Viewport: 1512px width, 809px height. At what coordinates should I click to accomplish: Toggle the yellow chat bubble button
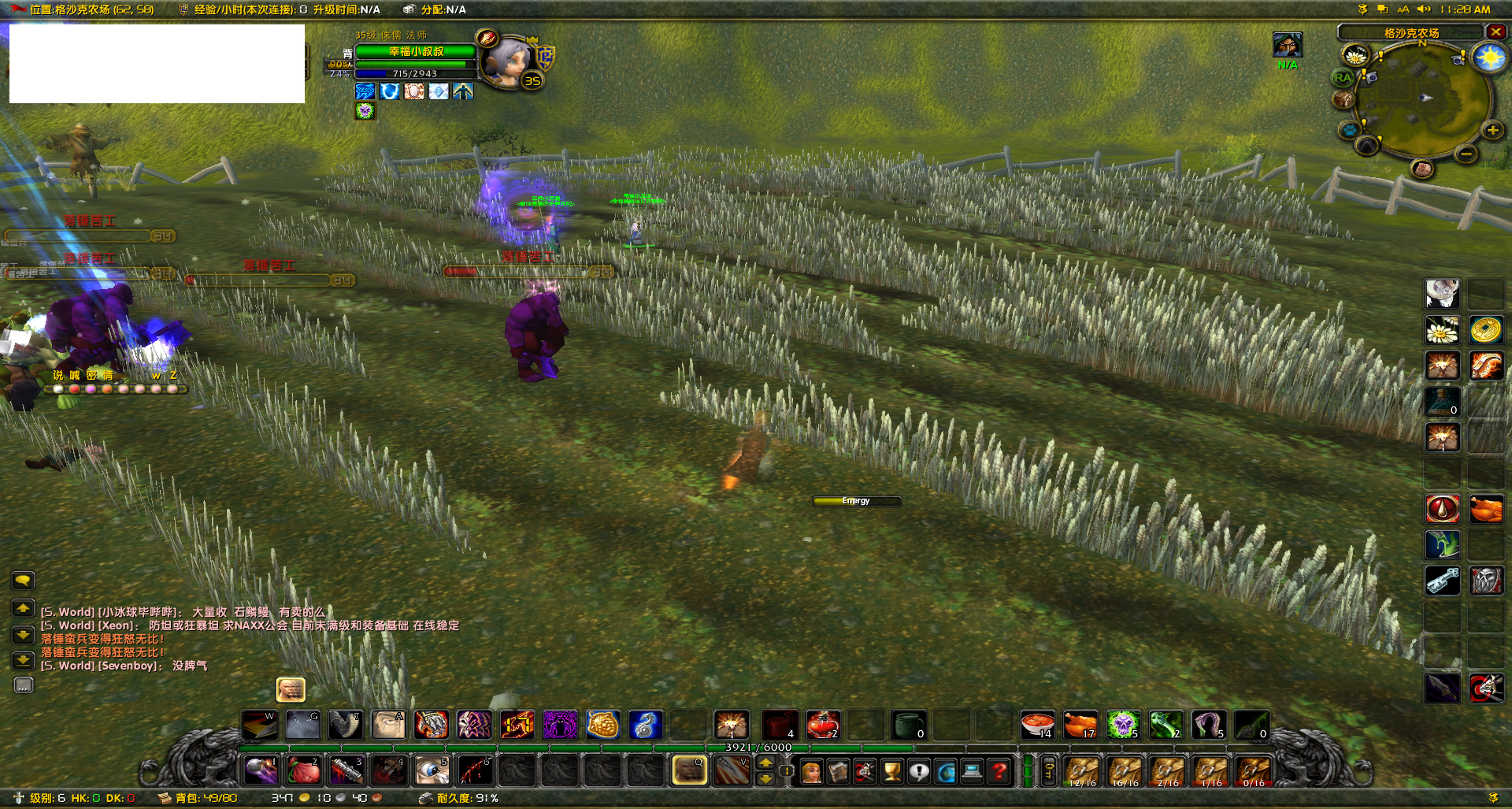(23, 581)
